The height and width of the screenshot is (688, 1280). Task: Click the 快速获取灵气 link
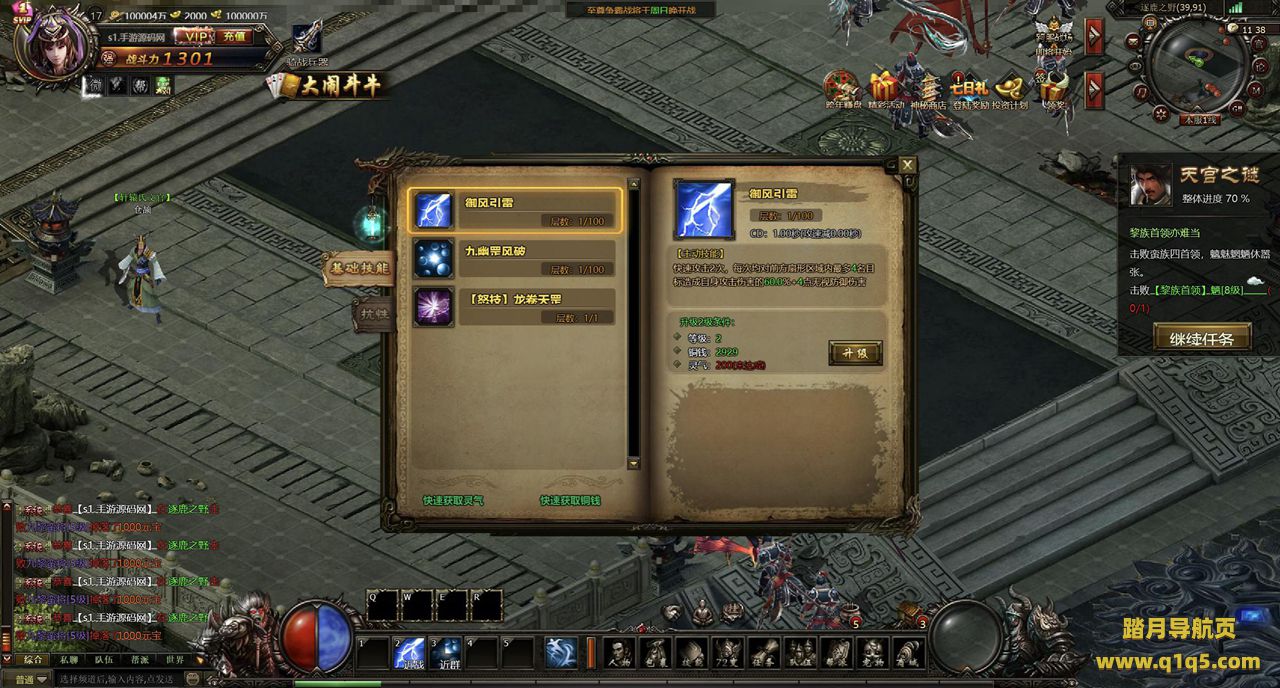(x=453, y=500)
